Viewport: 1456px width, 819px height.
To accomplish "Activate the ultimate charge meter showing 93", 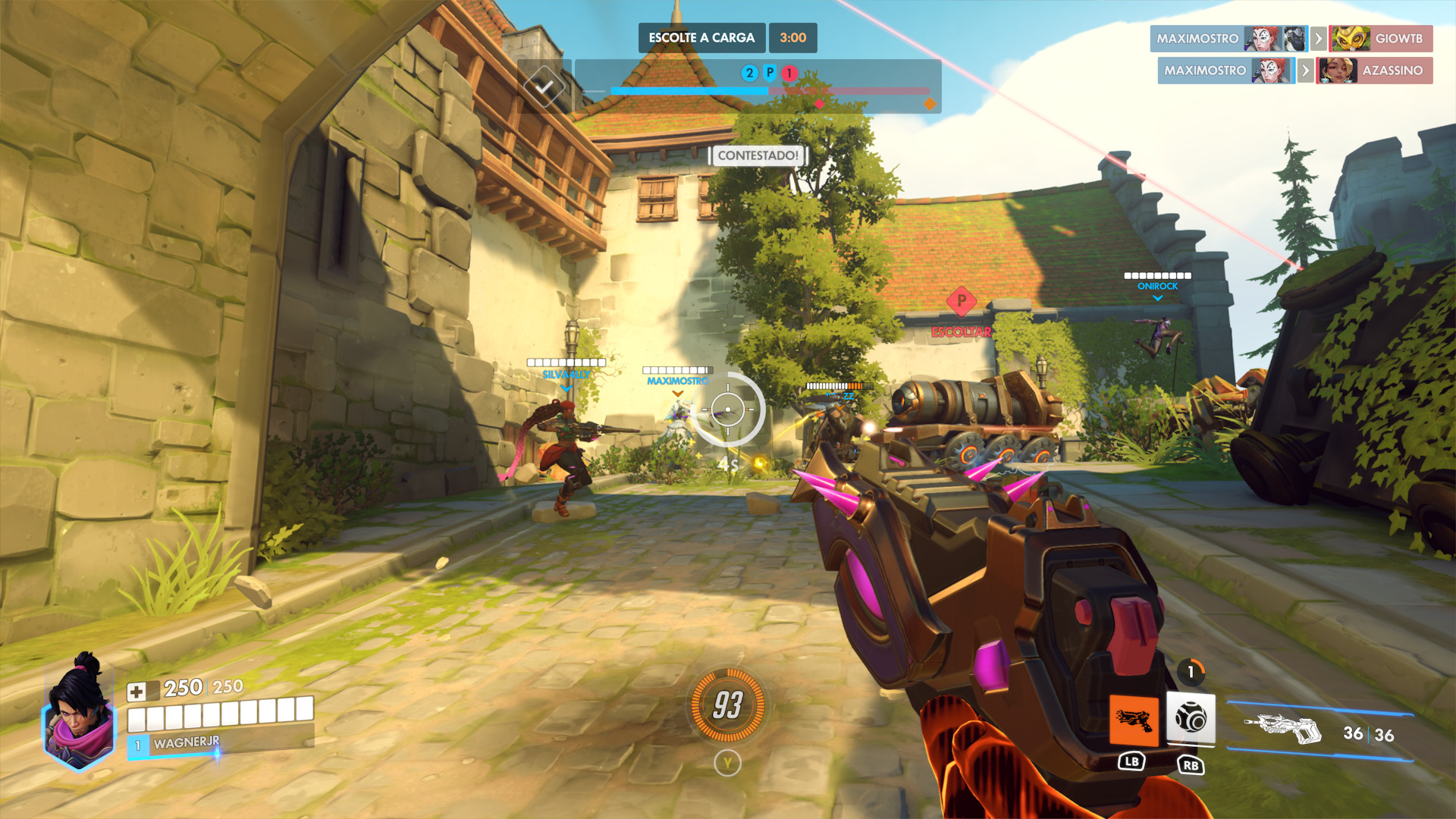I will (727, 705).
